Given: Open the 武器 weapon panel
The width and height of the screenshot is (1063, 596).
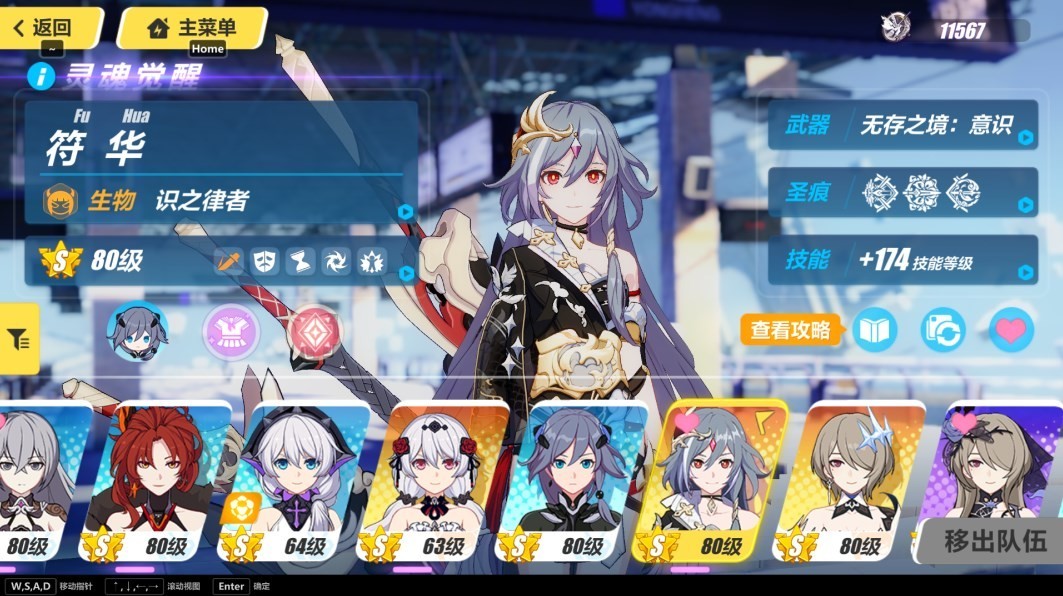Looking at the screenshot, I should (x=902, y=125).
